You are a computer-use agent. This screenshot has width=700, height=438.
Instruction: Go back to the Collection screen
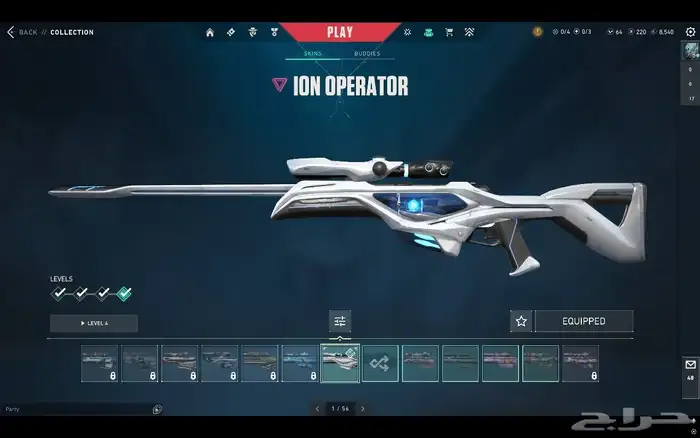[x=22, y=32]
